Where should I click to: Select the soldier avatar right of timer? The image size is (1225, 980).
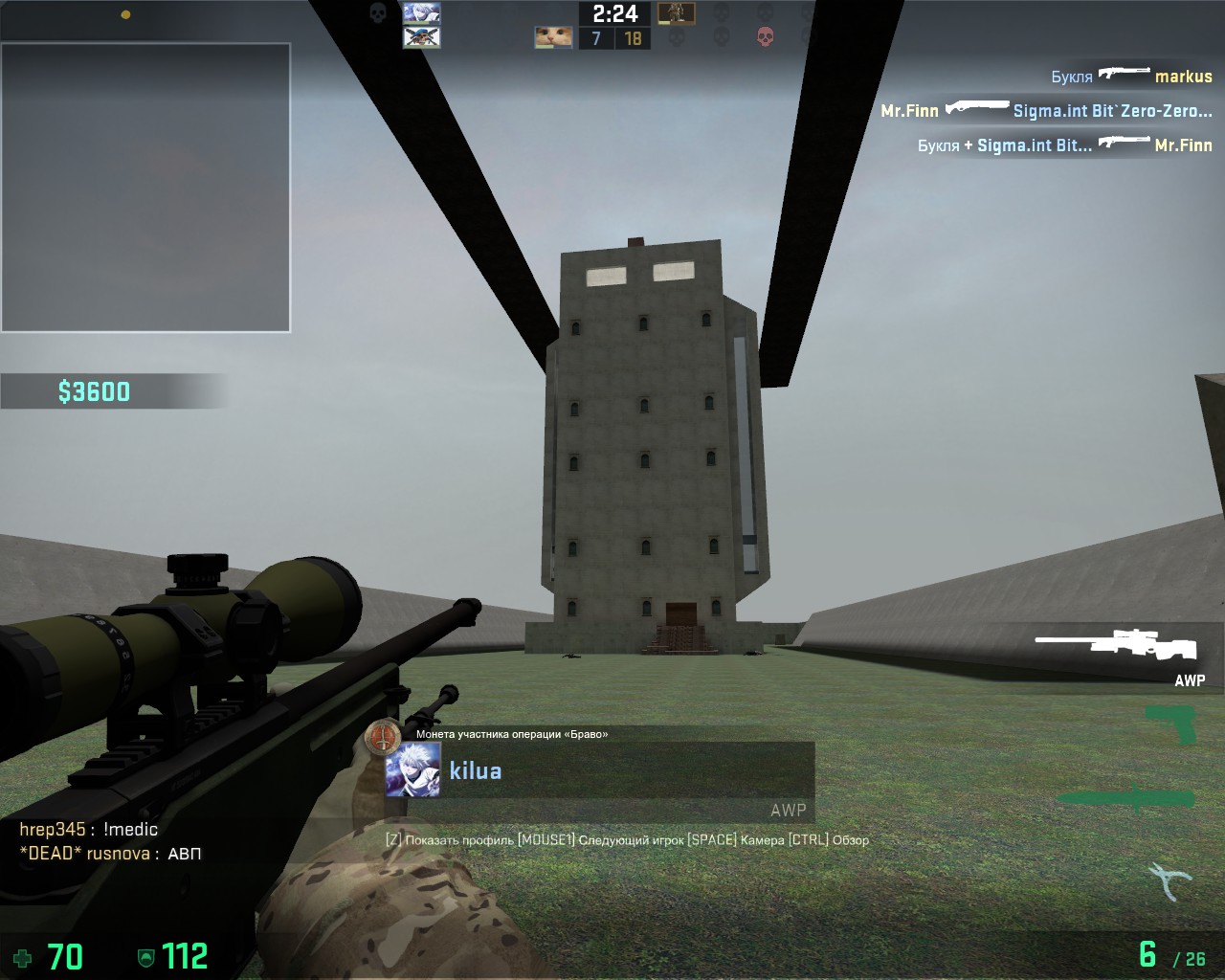[x=676, y=13]
